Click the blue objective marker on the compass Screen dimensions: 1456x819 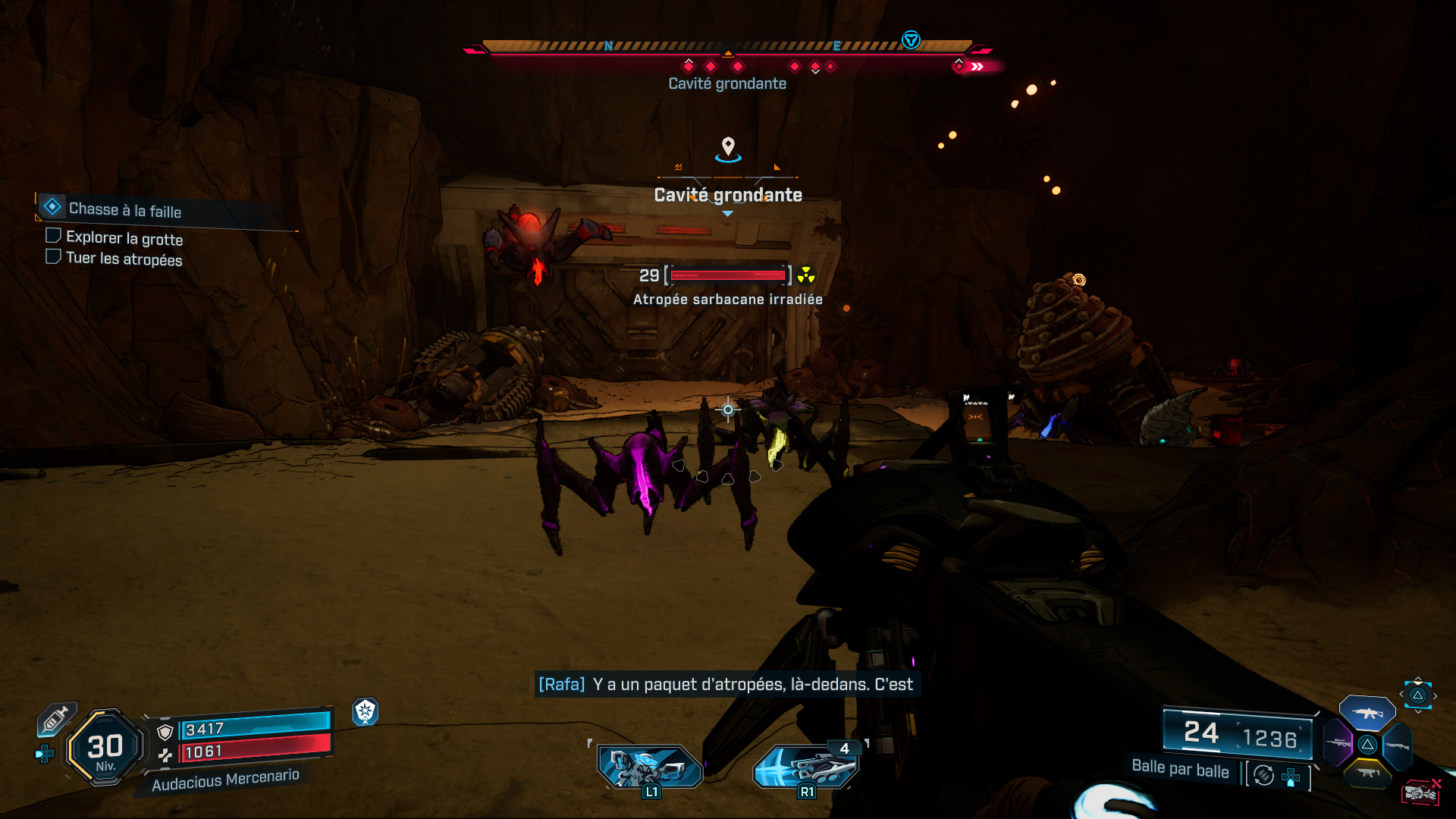point(911,40)
